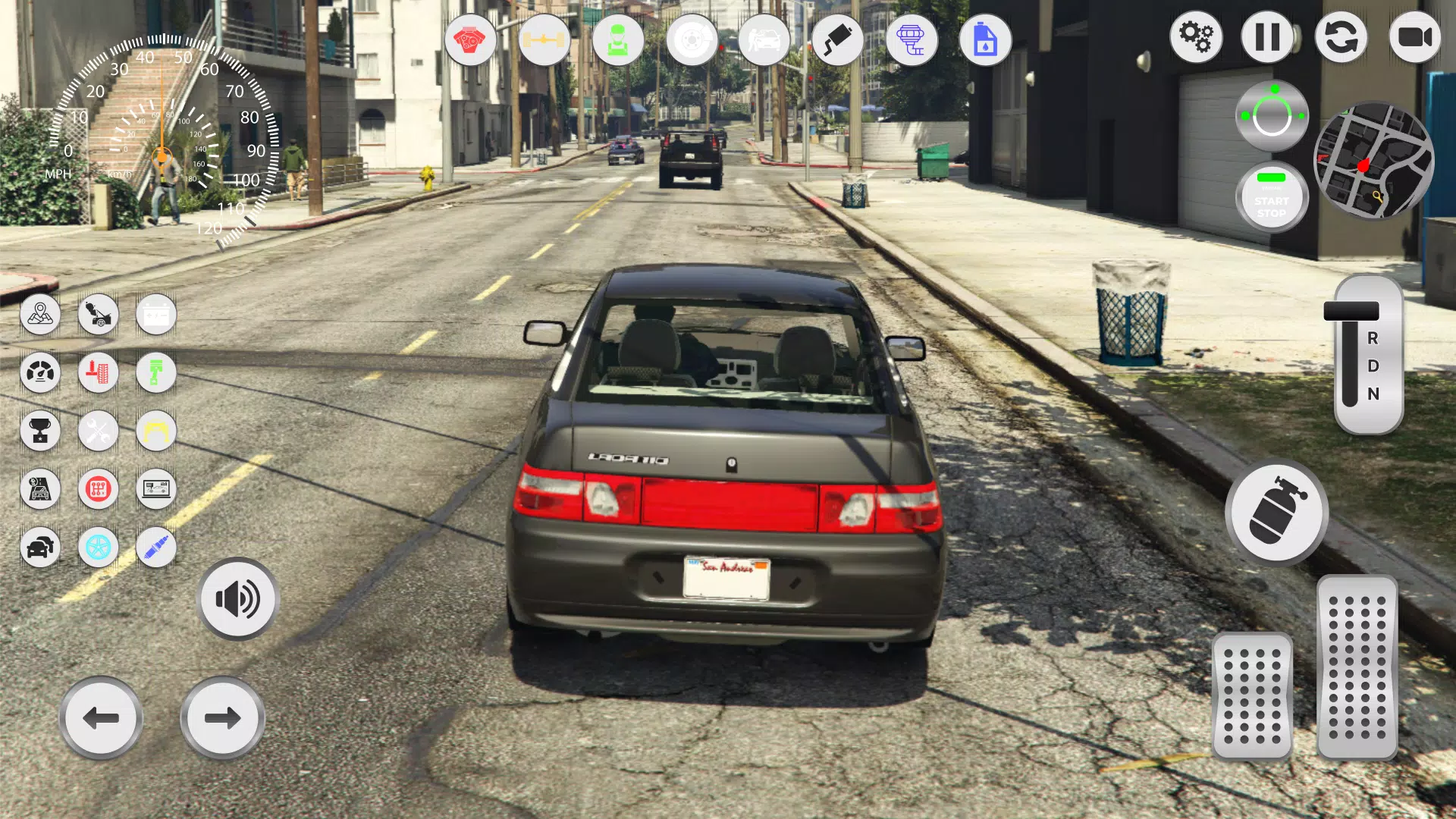The width and height of the screenshot is (1456, 819).
Task: Tap the steering wheel control circle
Action: coord(1272,115)
